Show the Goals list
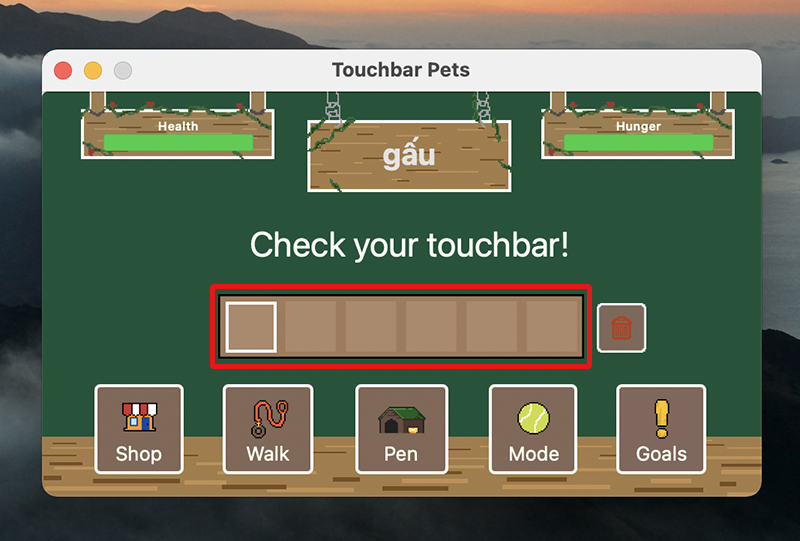 pos(661,429)
